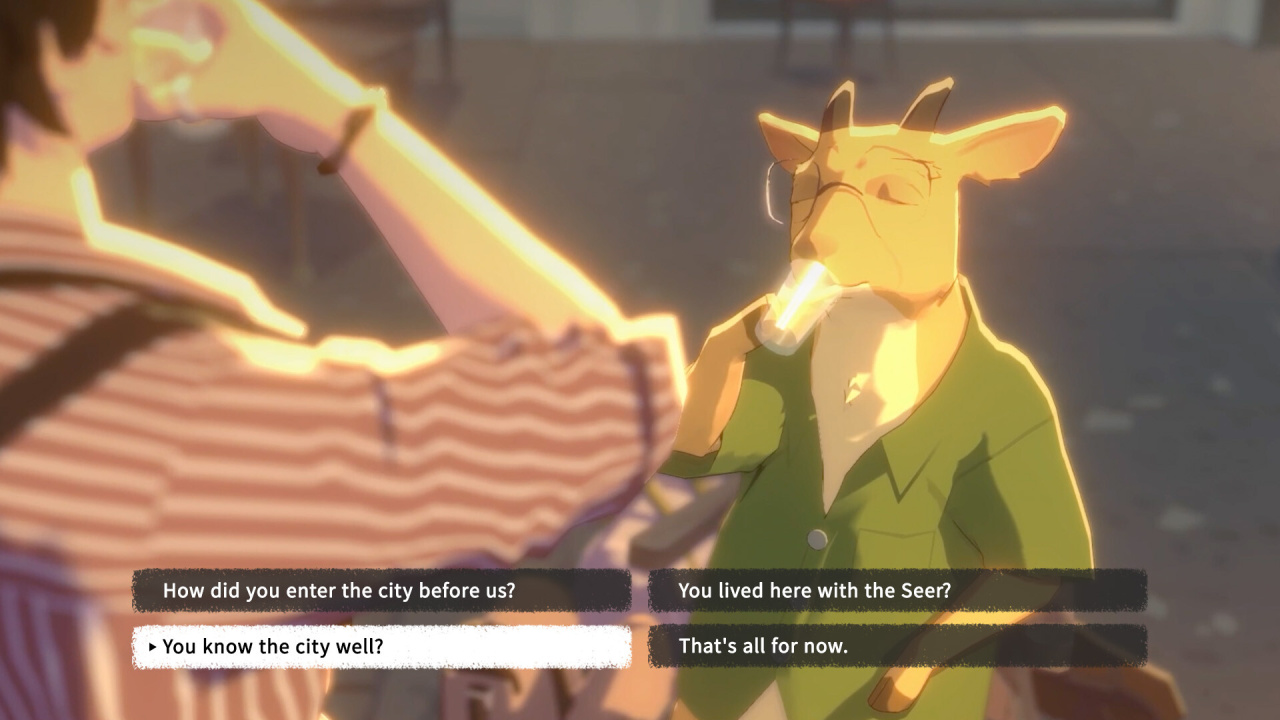Ask "How did you enter the city before us?"

(381, 590)
